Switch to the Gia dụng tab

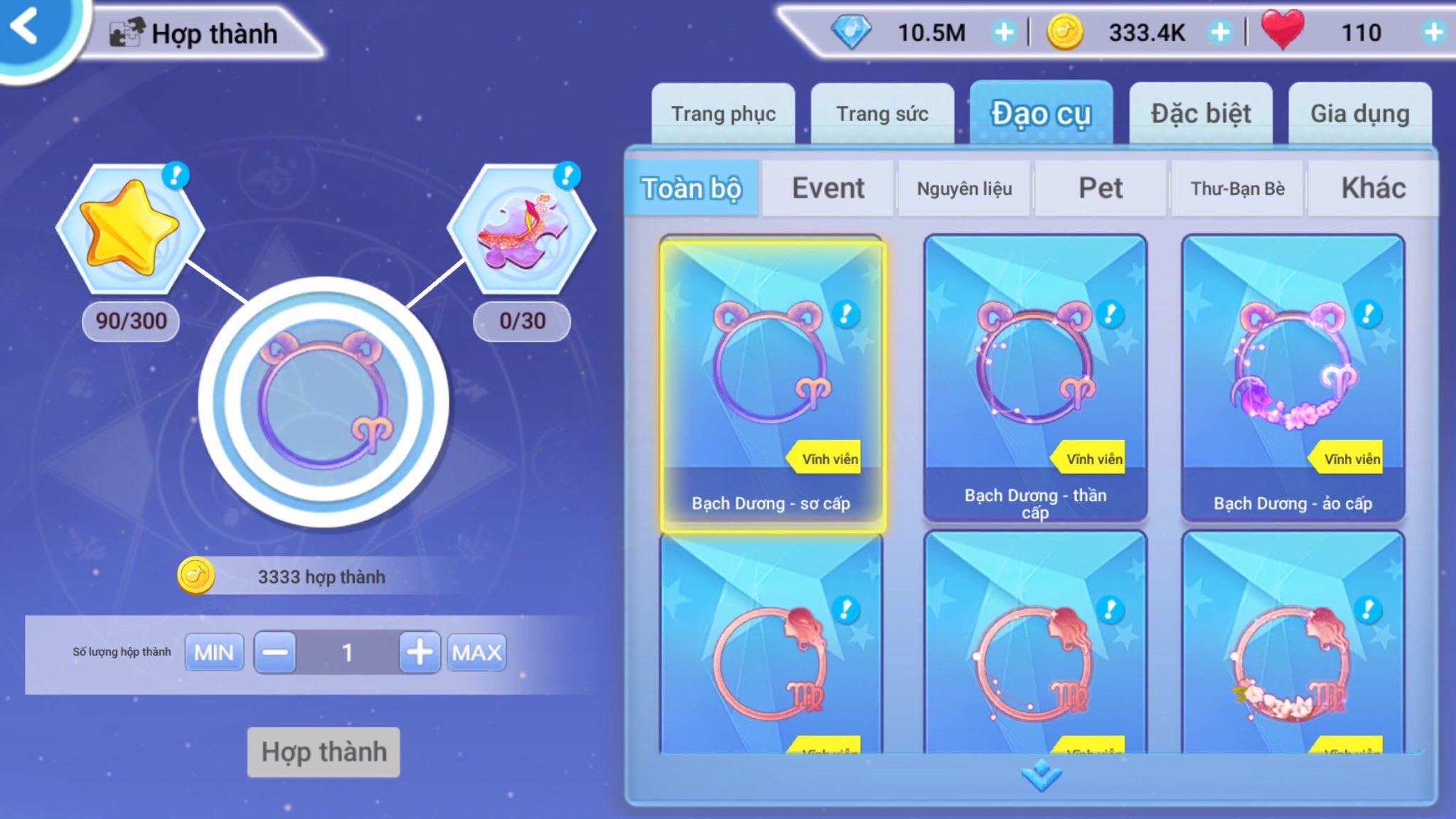click(x=1359, y=114)
